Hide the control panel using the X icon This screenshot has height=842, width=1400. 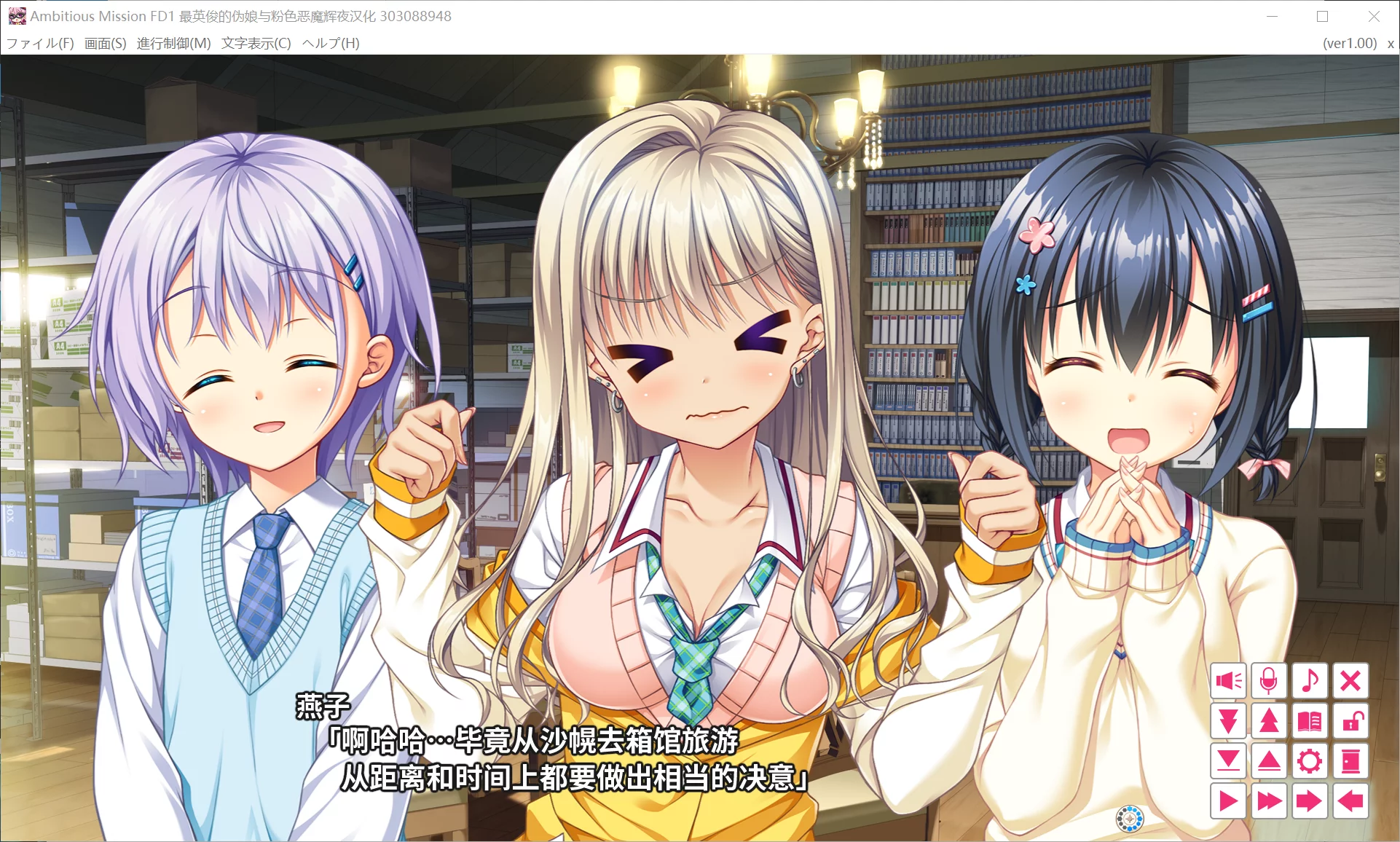coord(1352,682)
